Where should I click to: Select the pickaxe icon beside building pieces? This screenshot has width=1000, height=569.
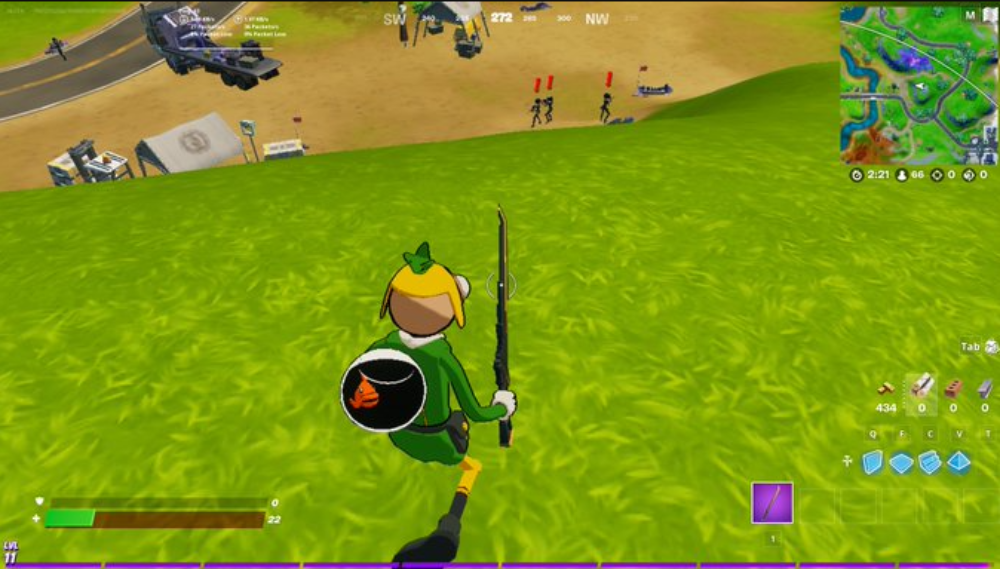point(847,462)
